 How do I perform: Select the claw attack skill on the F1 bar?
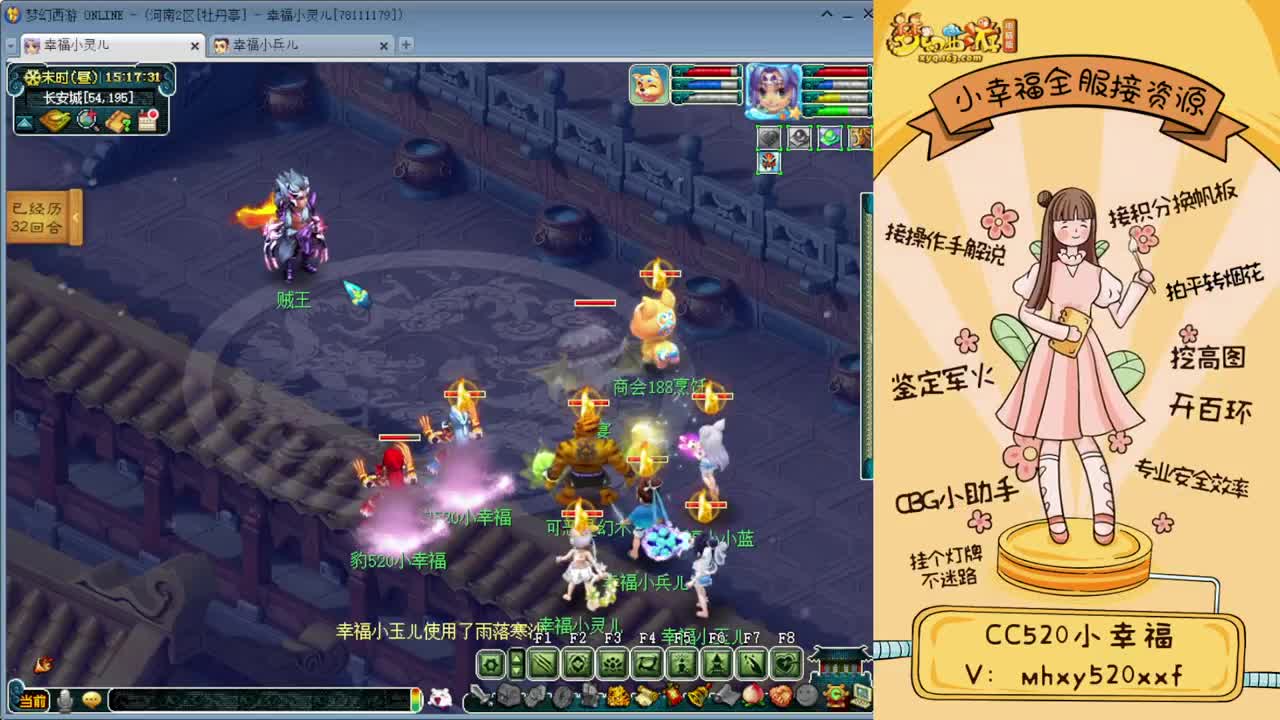540,662
